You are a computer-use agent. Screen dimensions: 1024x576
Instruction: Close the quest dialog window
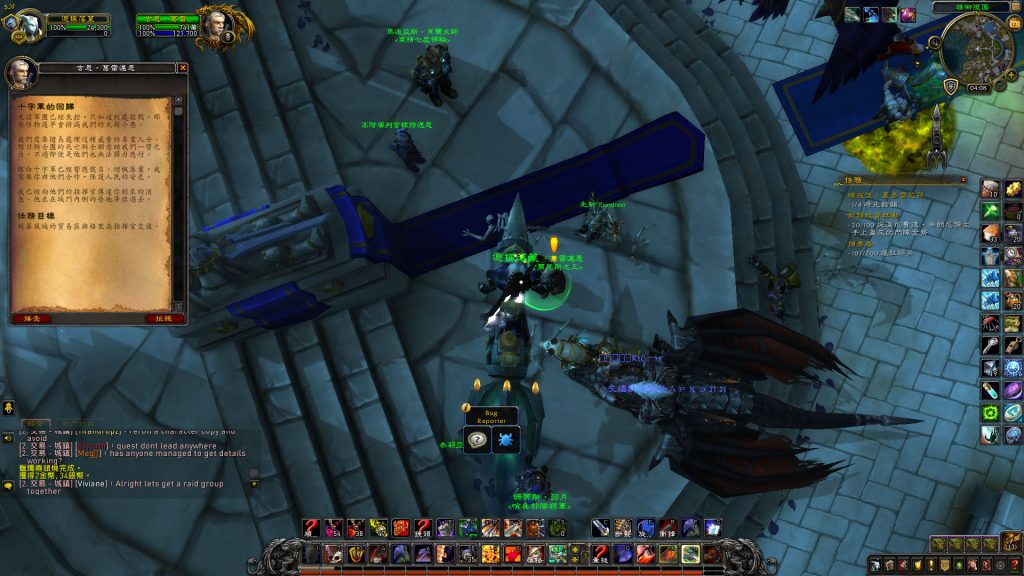click(182, 68)
